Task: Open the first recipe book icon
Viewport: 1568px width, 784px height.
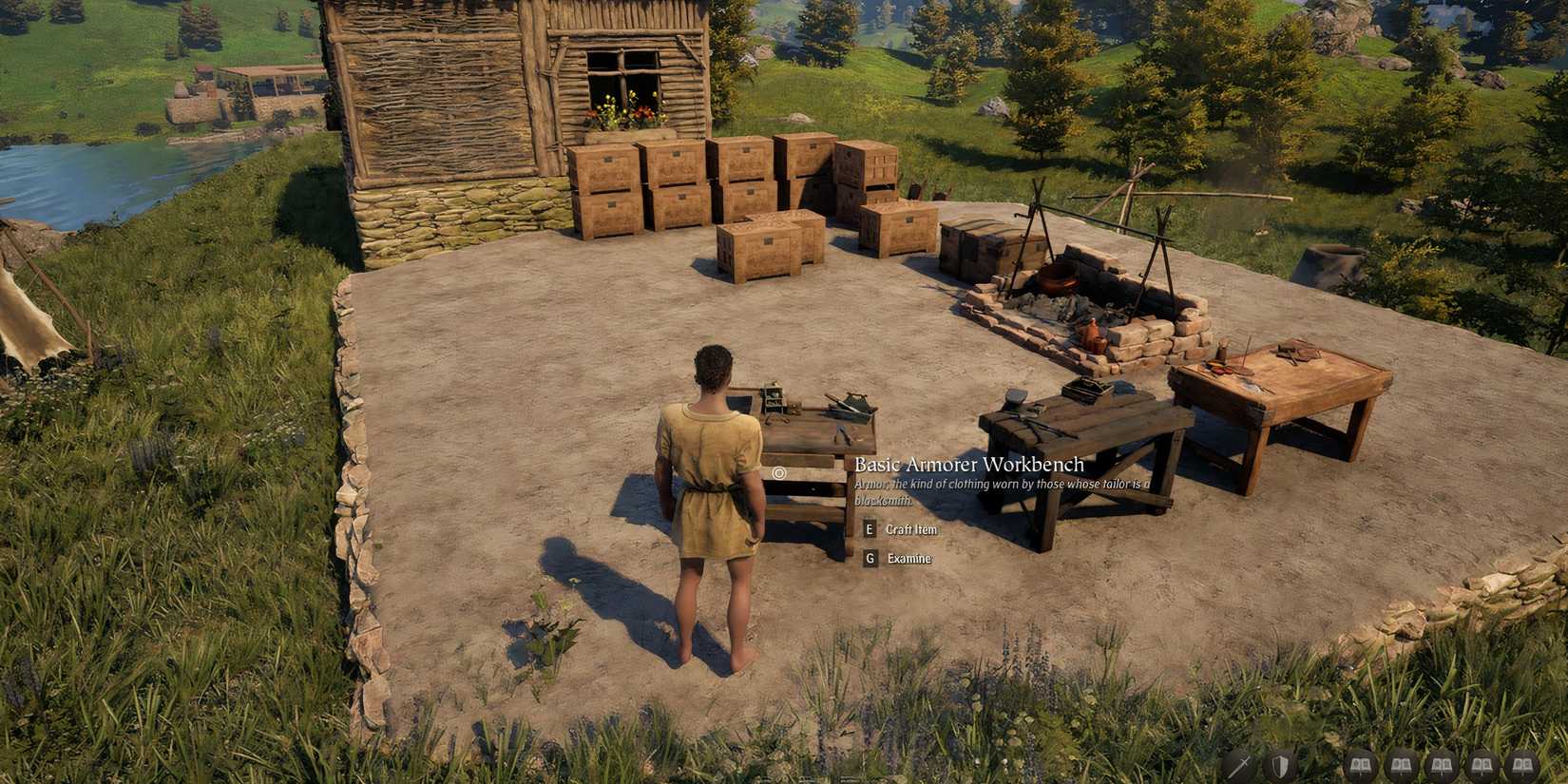Action: point(1360,764)
